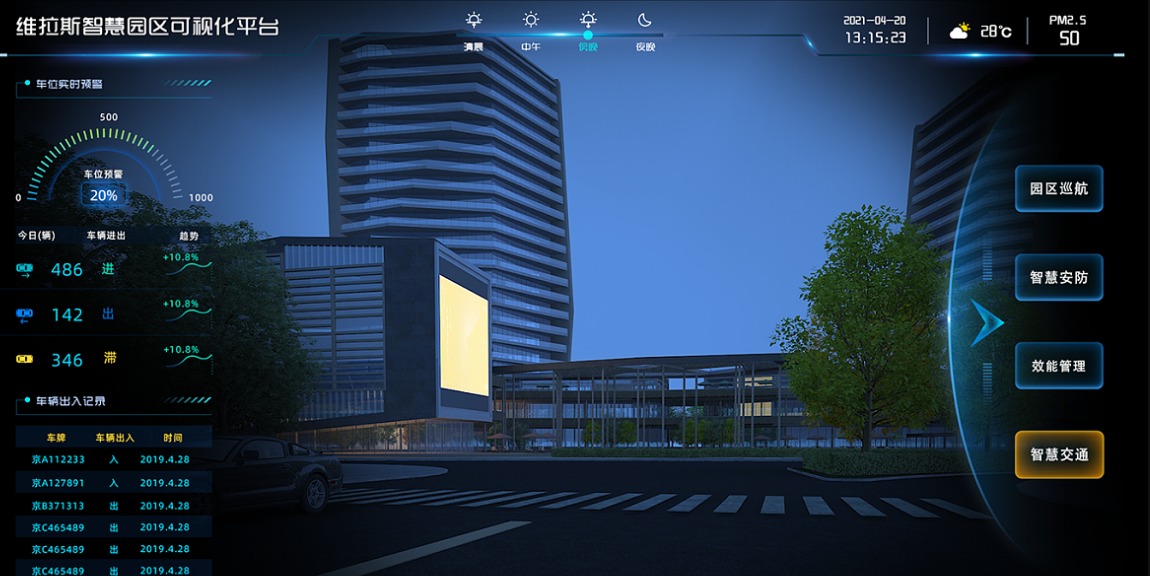Click the 时间 column header
Viewport: 1150px width, 576px height.
(173, 438)
